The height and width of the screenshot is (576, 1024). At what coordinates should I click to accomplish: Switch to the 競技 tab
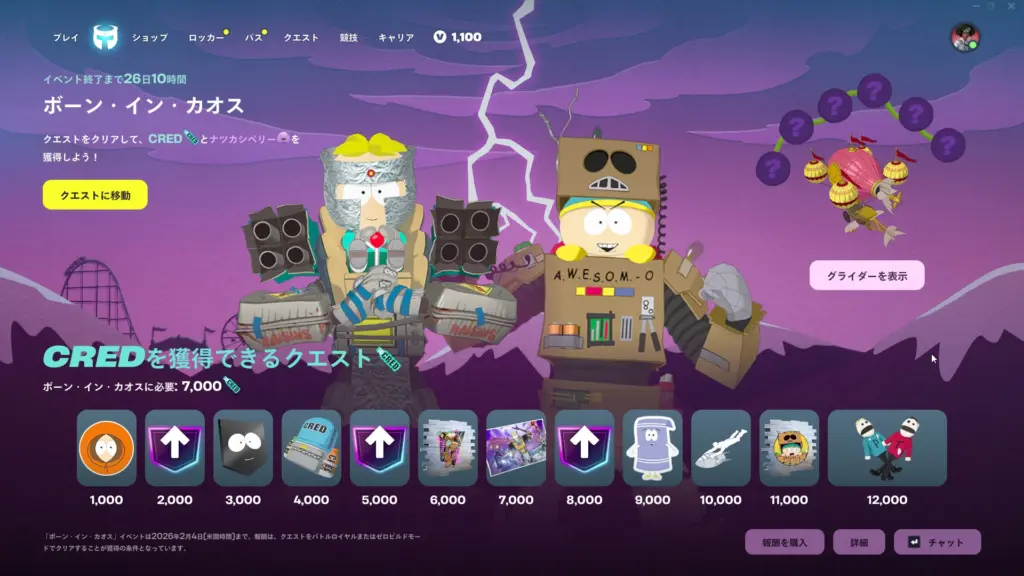click(x=348, y=38)
